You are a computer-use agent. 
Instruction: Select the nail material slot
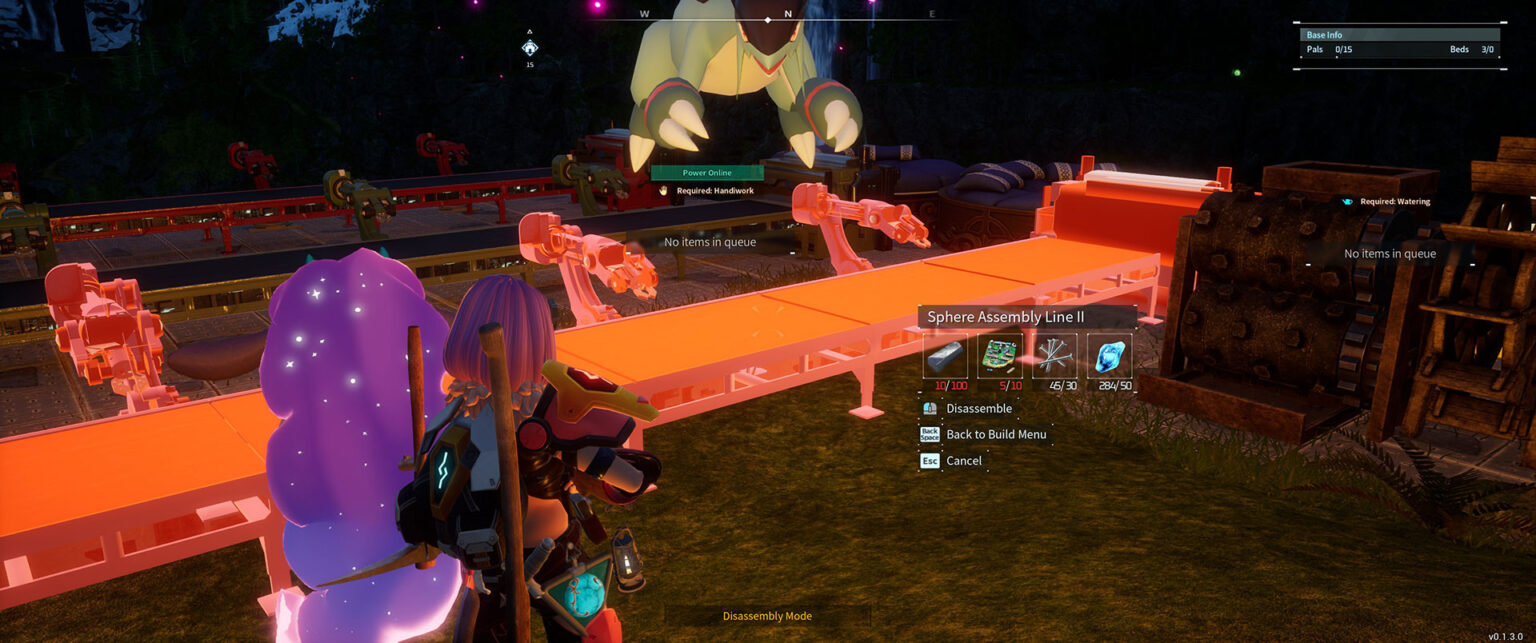coord(1054,356)
